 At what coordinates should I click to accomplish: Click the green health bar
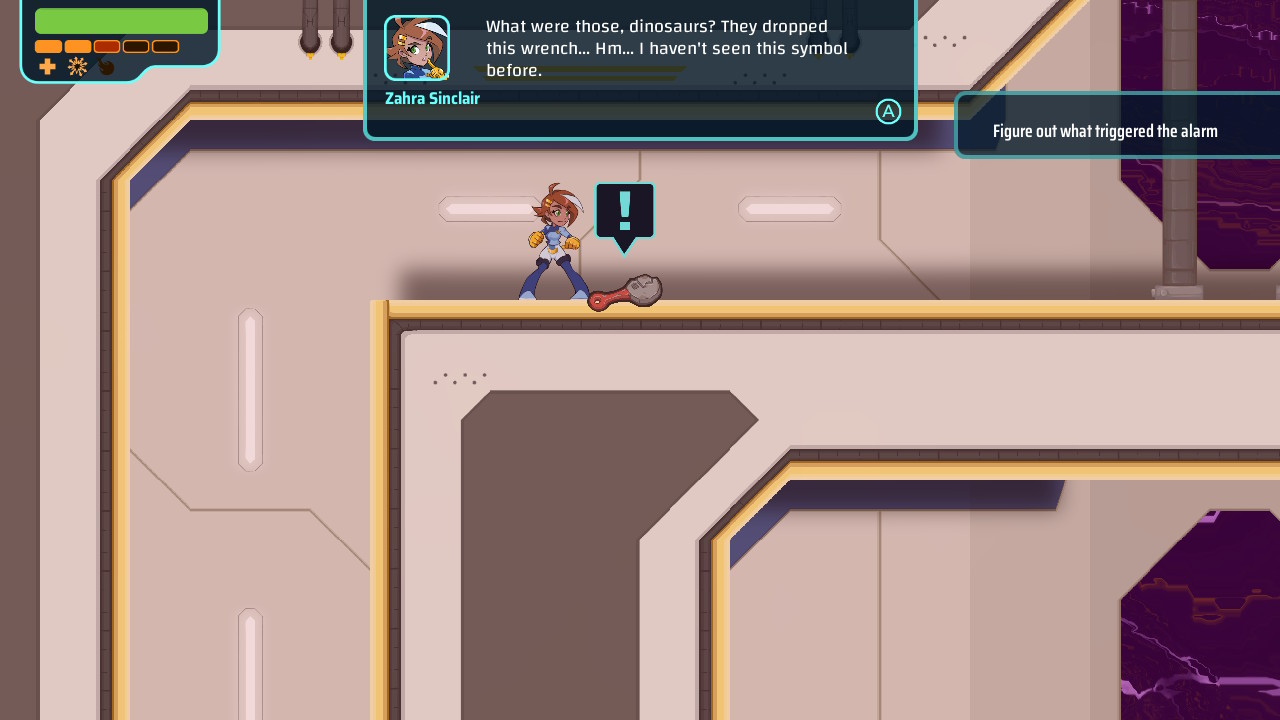(120, 20)
